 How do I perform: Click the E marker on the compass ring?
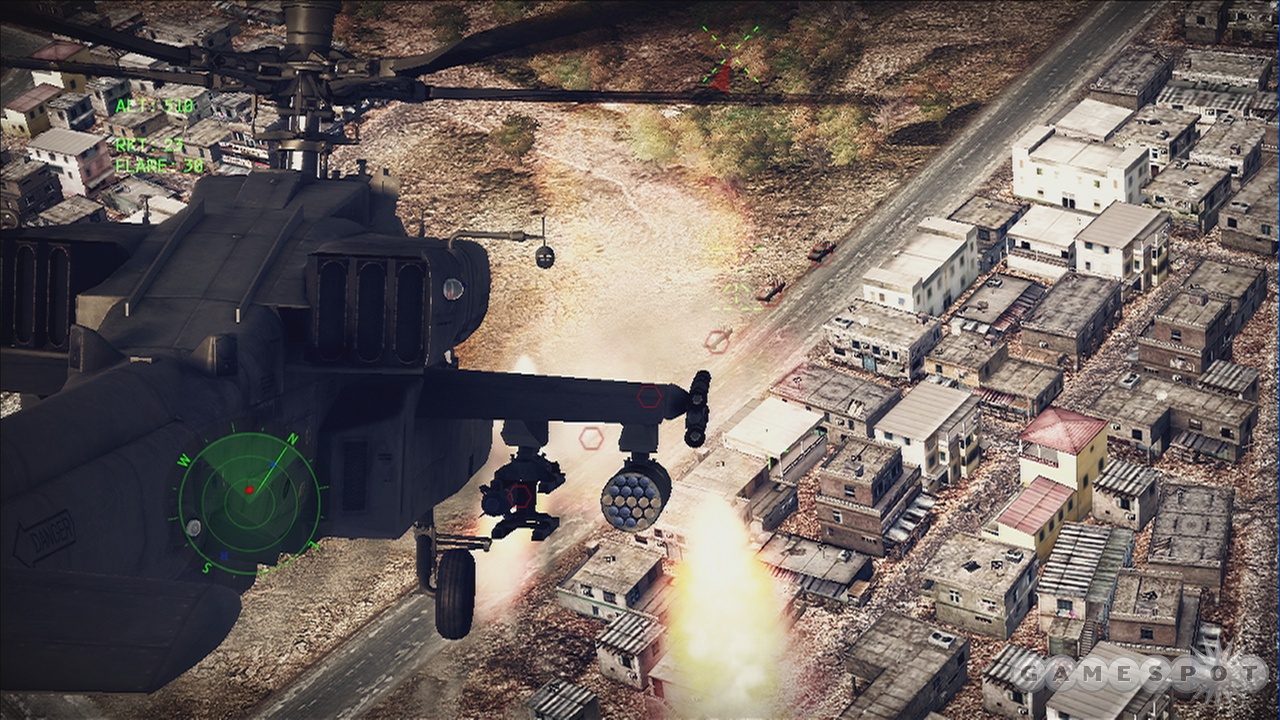tap(316, 542)
